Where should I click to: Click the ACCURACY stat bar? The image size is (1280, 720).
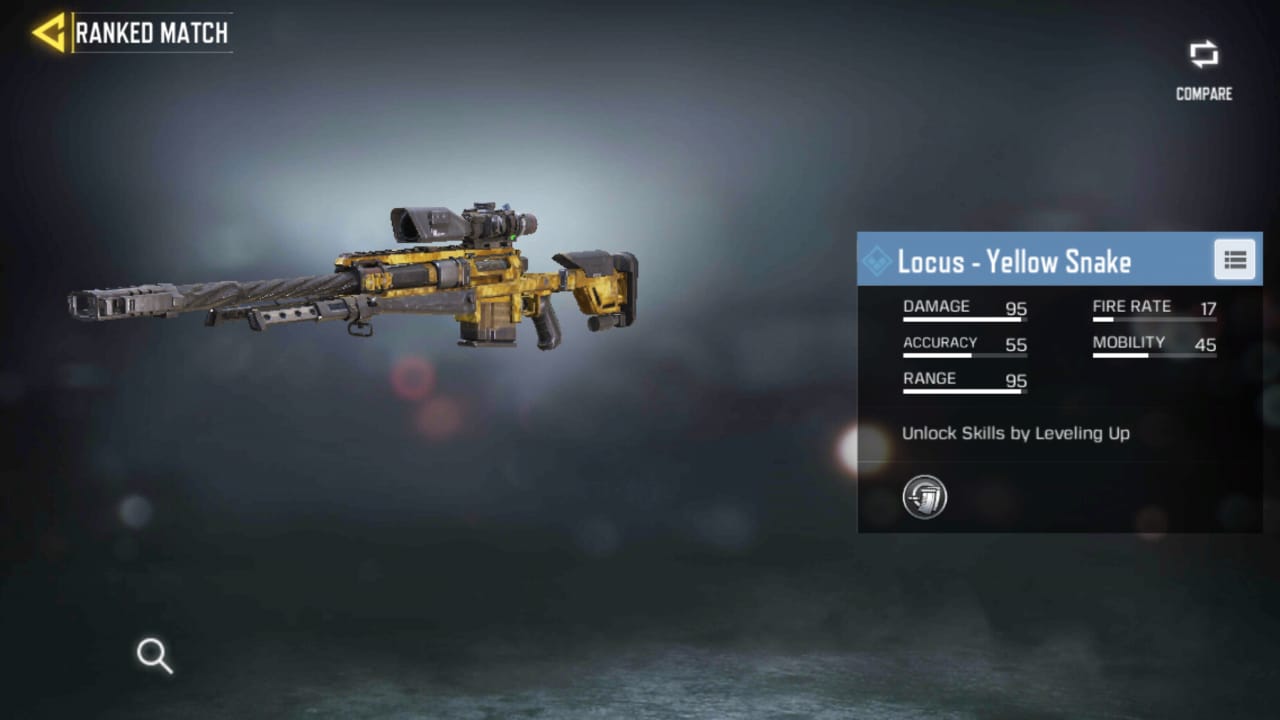pos(963,355)
